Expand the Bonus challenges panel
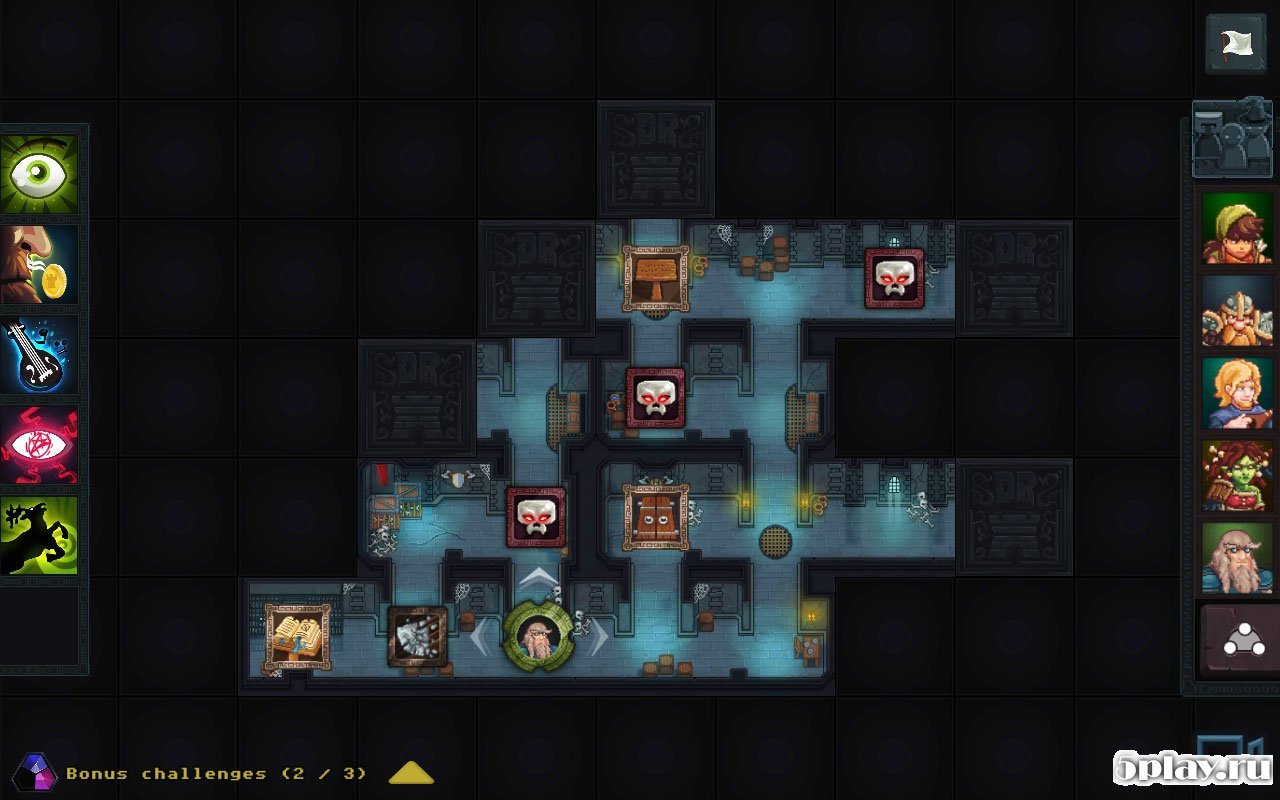Screen dimensions: 1280x800 [410, 773]
